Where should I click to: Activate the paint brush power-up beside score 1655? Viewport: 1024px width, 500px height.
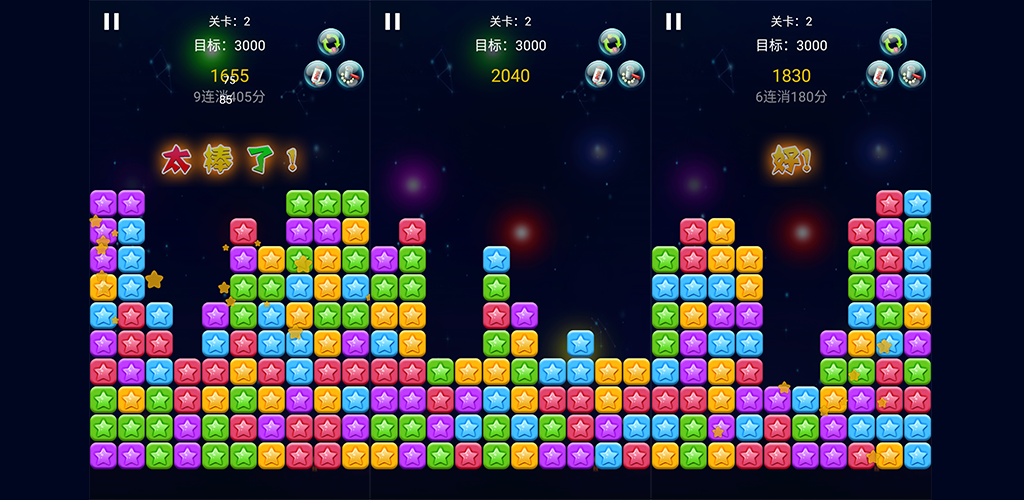[x=318, y=74]
